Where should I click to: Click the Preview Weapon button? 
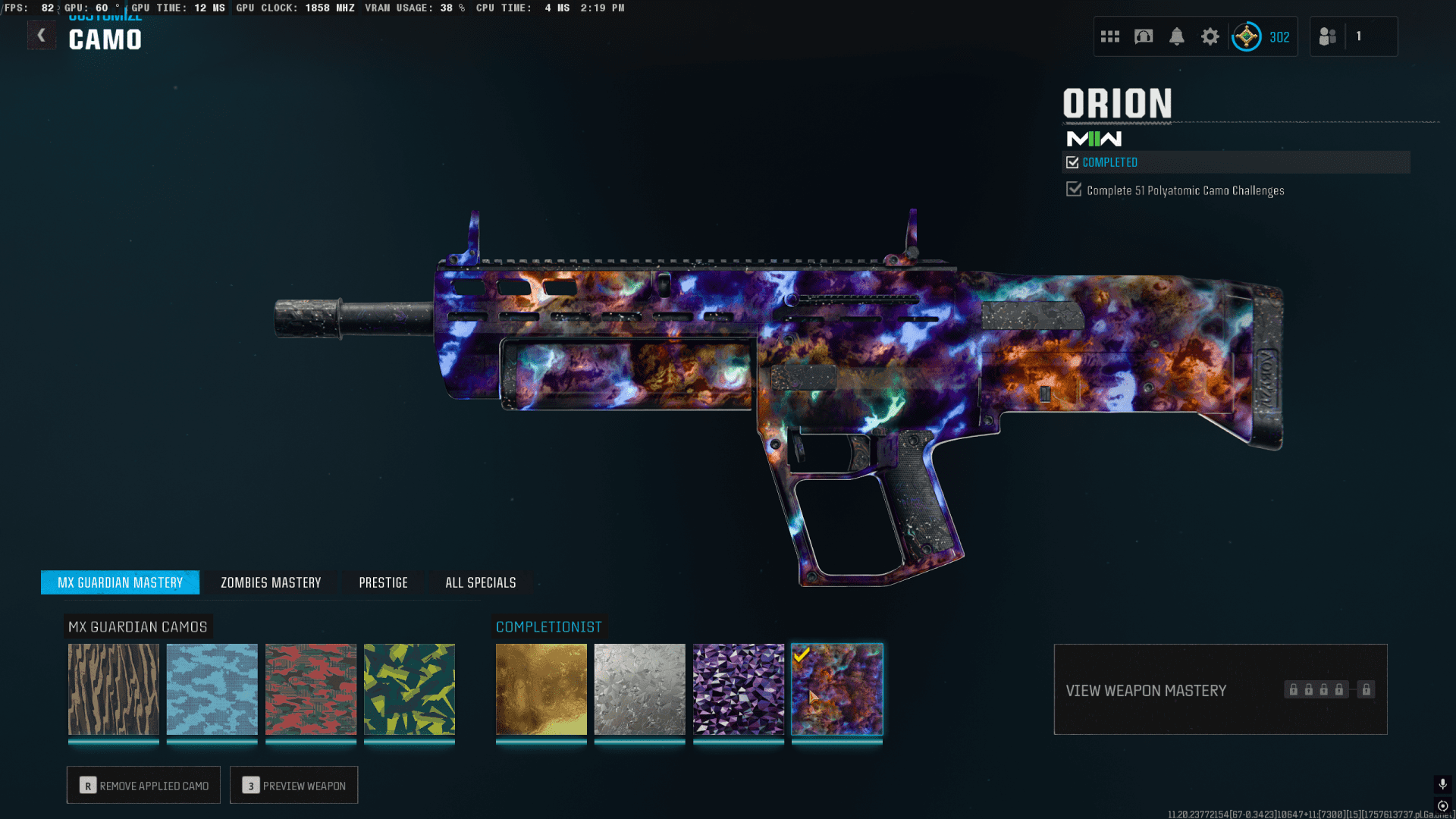(x=293, y=785)
